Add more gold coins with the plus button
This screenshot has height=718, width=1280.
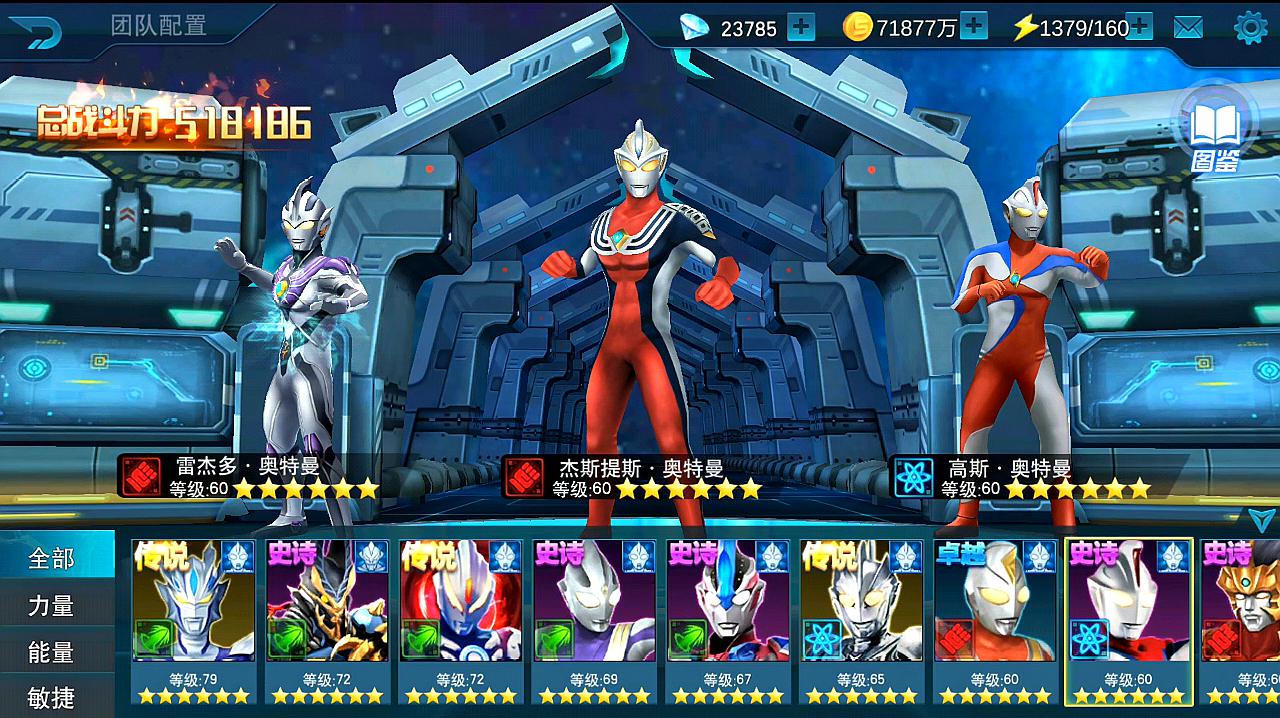(x=973, y=27)
